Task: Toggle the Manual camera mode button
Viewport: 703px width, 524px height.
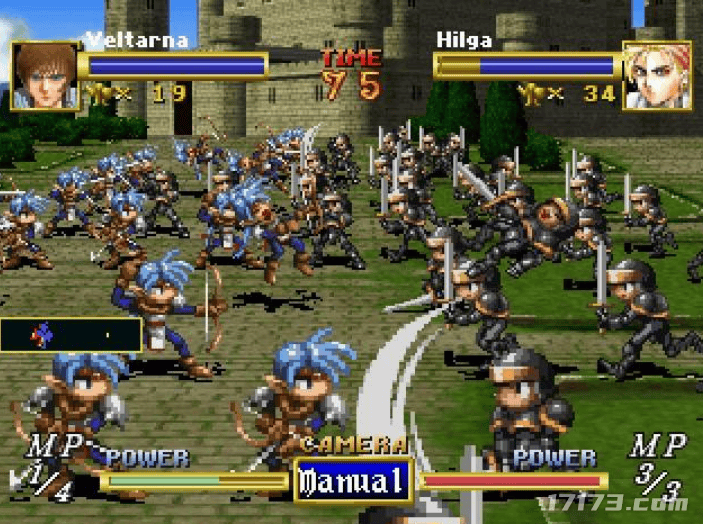Action: tap(353, 481)
